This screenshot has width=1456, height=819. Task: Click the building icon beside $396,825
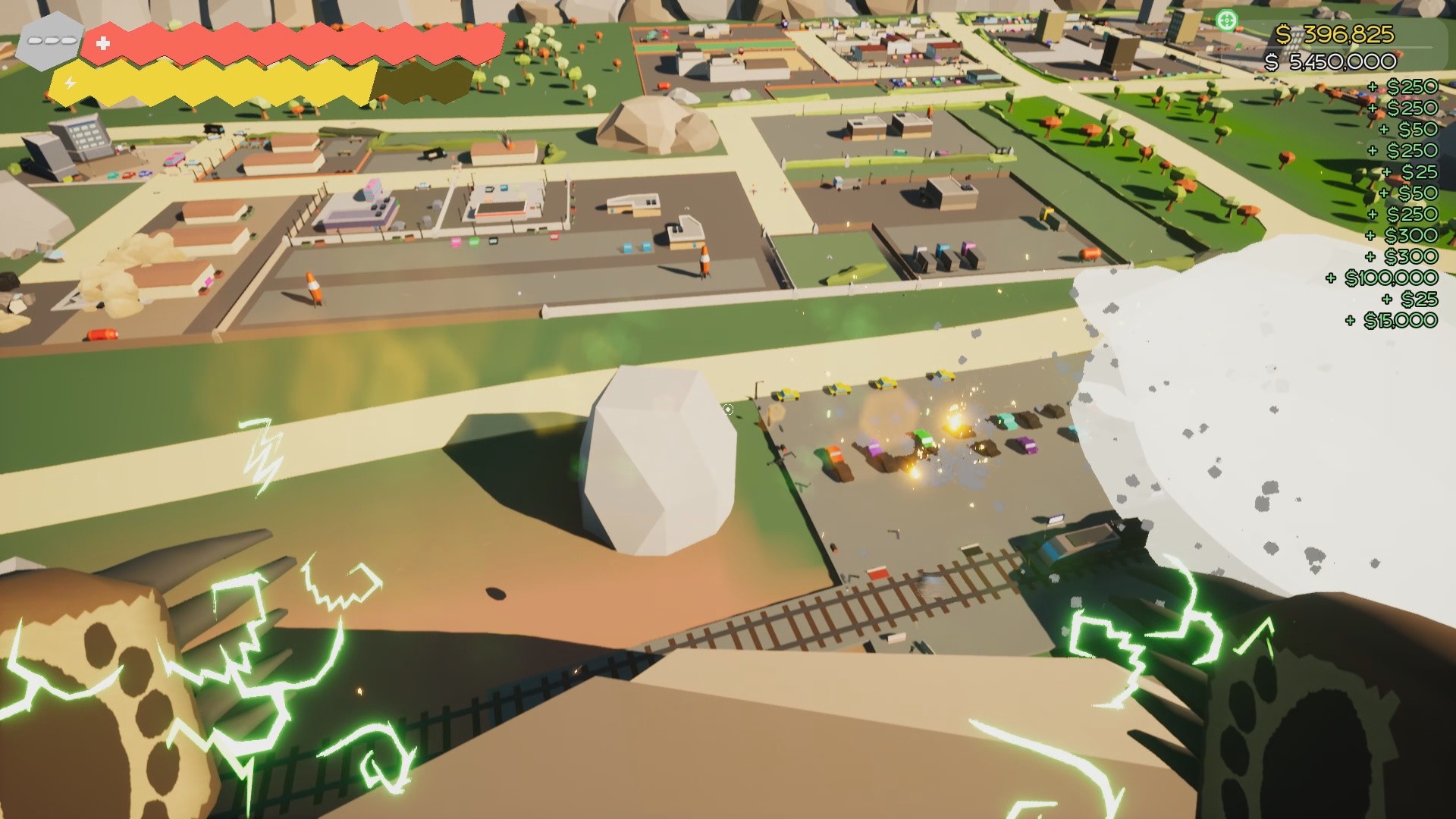(1294, 38)
